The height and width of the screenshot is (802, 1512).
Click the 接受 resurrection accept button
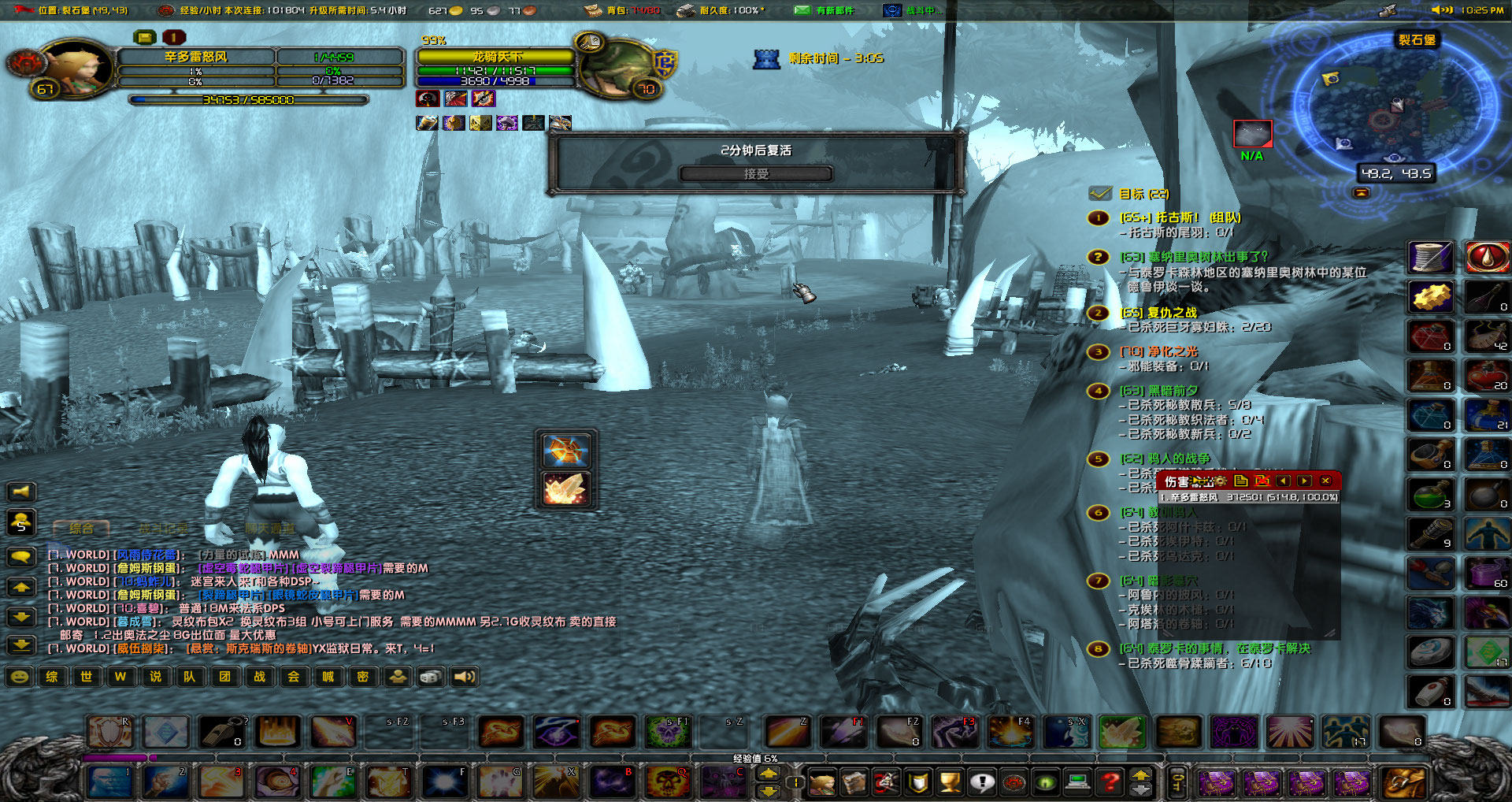758,174
